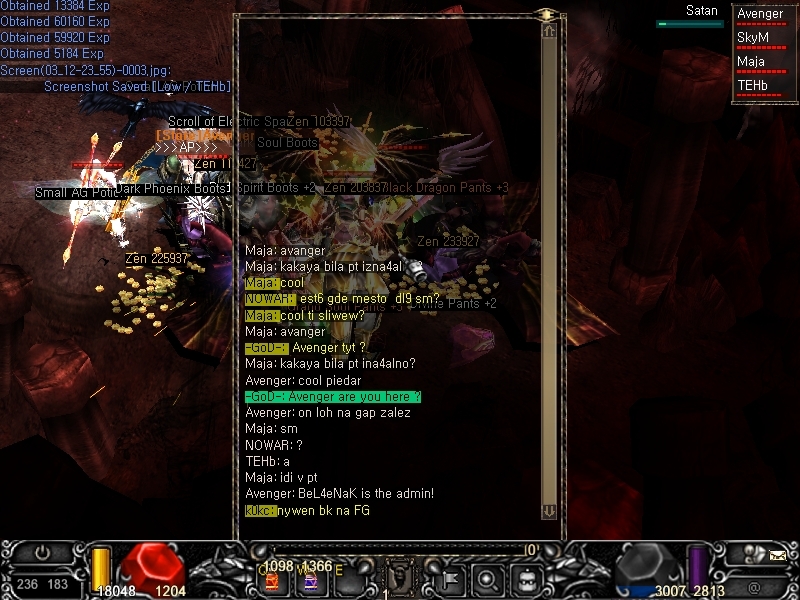Click the magnifying glass icon button
This screenshot has width=800, height=600.
(488, 577)
